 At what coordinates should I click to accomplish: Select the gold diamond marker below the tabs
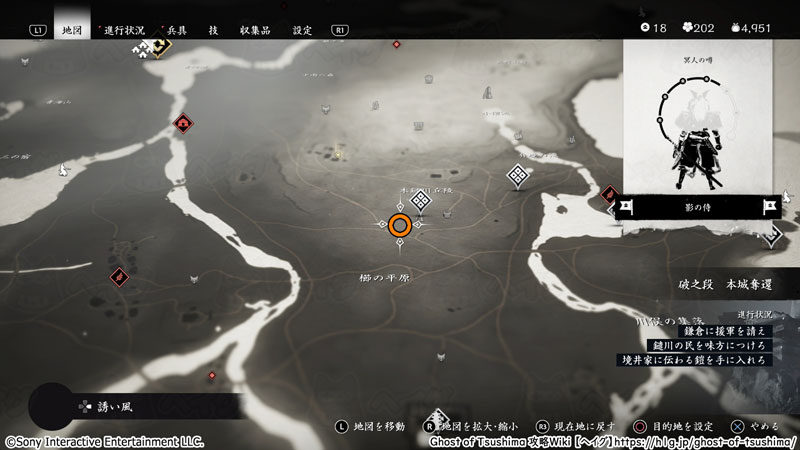pos(159,47)
